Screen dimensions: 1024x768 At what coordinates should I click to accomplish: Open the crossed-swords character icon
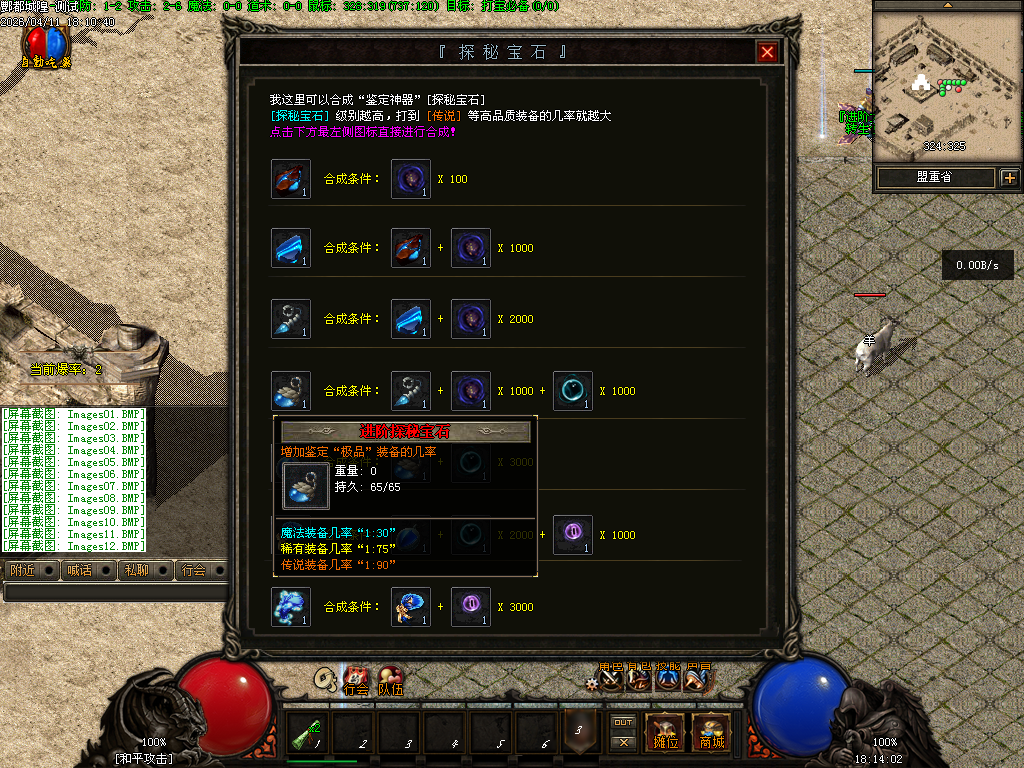click(x=612, y=680)
